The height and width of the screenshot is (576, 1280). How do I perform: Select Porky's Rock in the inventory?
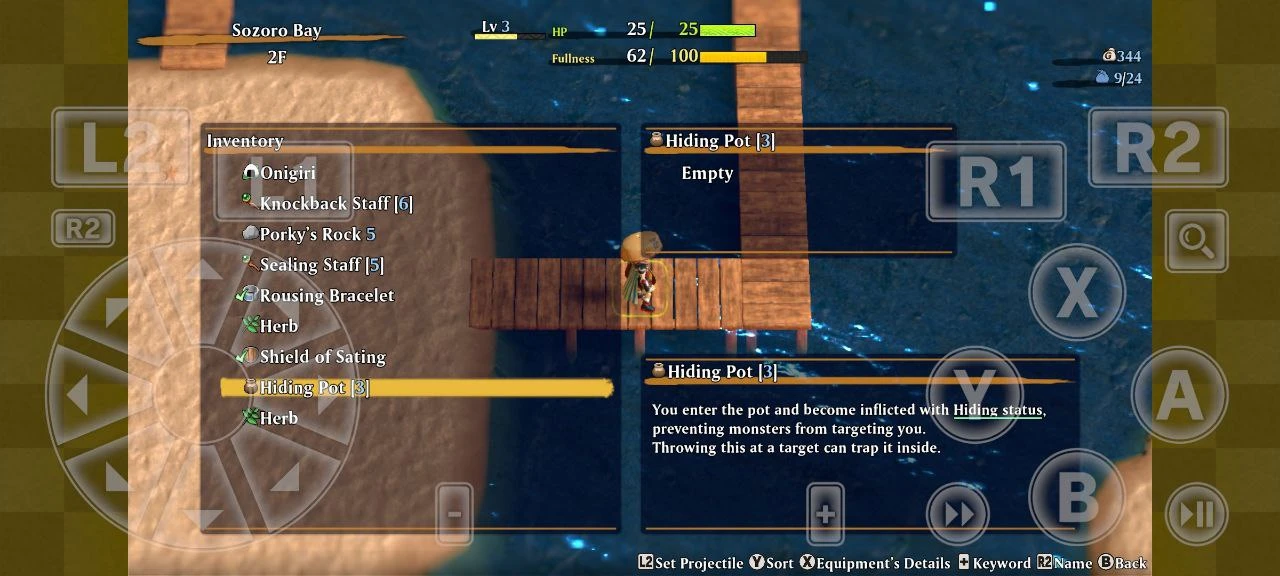[317, 234]
